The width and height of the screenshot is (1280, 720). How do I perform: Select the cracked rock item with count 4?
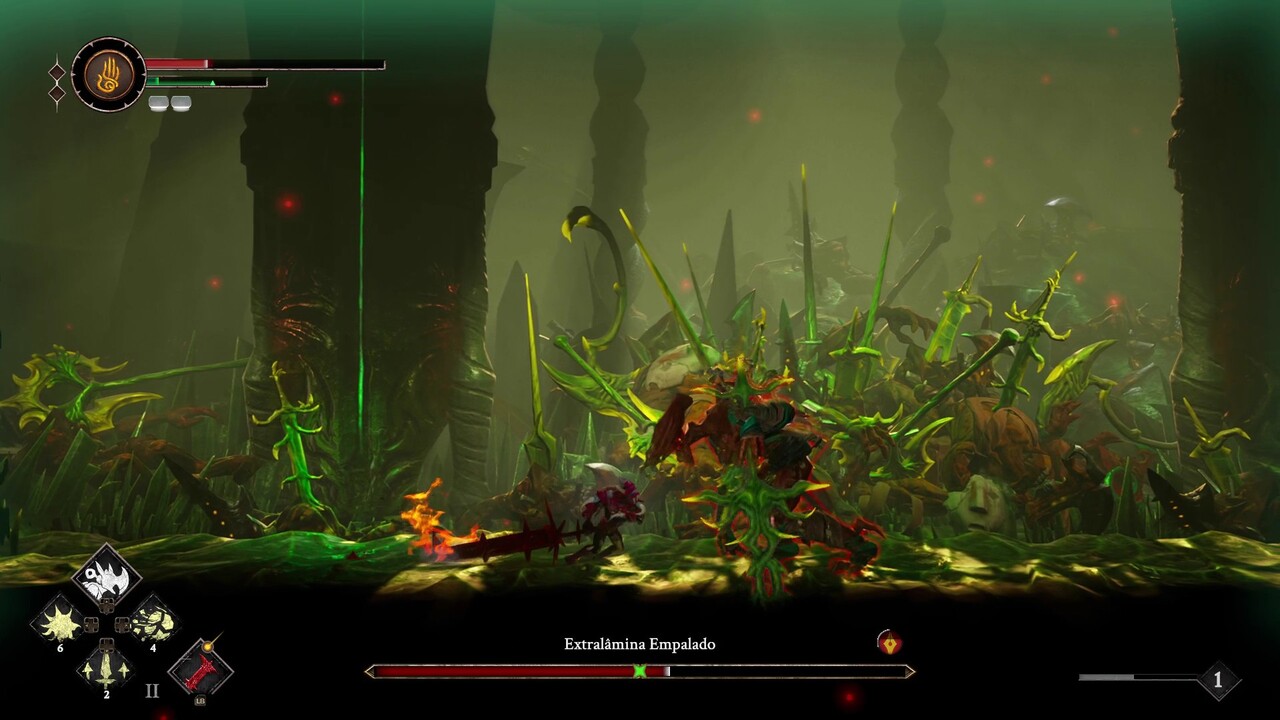click(x=153, y=623)
